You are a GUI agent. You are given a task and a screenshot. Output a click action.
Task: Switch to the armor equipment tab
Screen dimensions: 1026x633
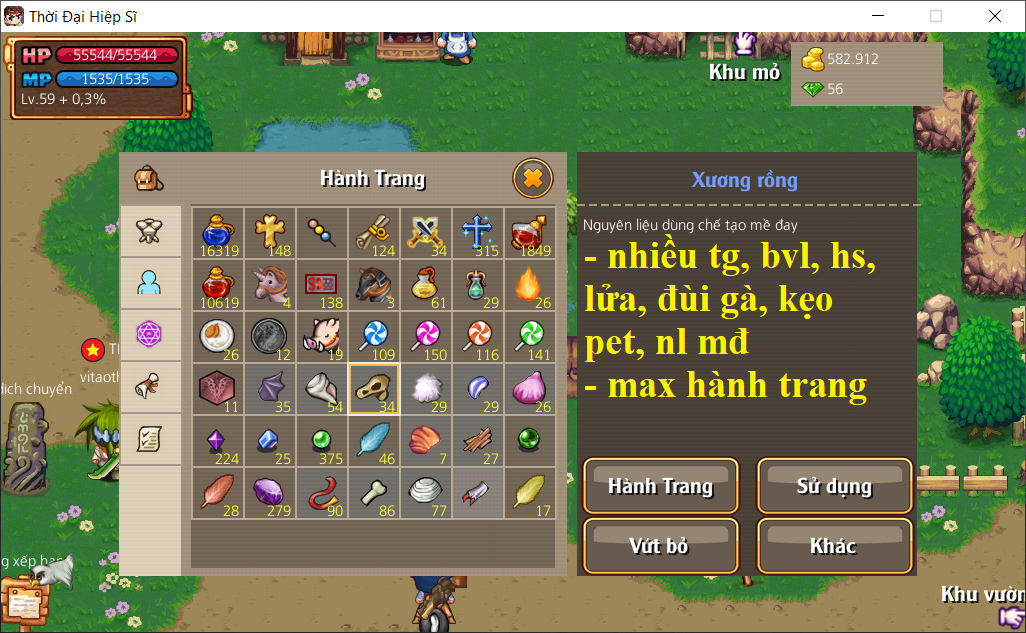pyautogui.click(x=150, y=231)
